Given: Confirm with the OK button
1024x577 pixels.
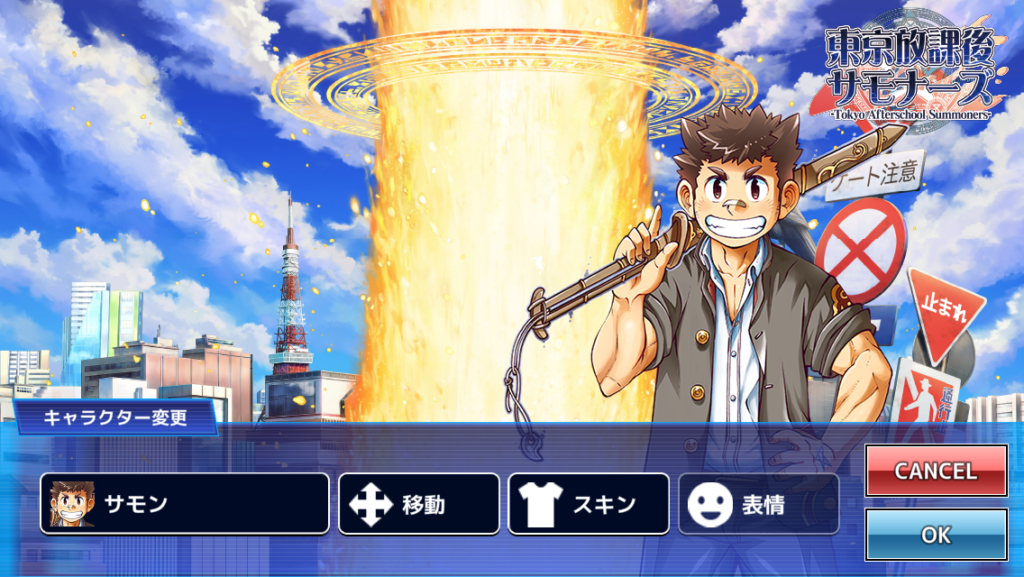Looking at the screenshot, I should point(935,535).
